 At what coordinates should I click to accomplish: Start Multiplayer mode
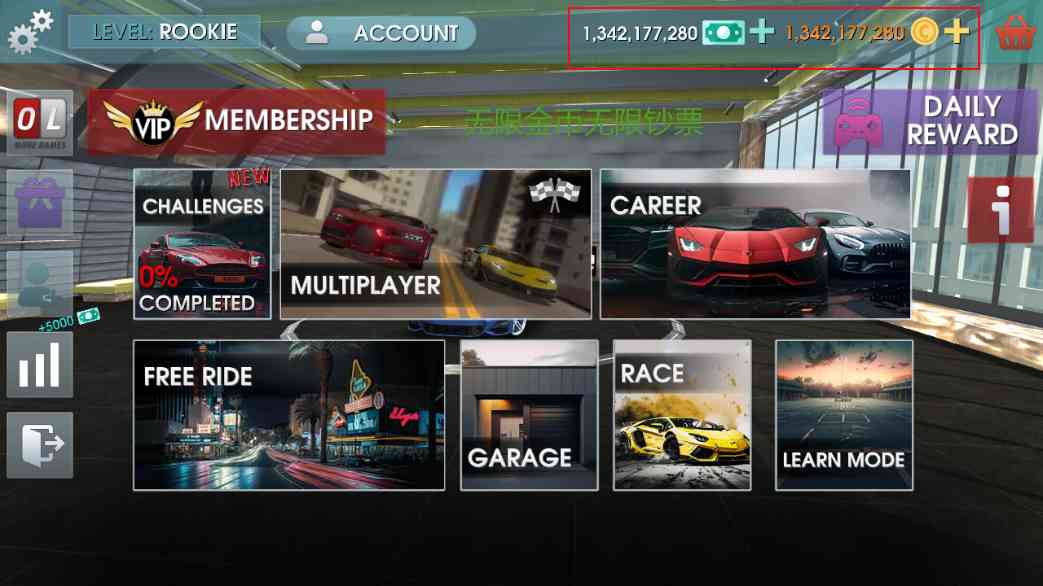pos(435,244)
